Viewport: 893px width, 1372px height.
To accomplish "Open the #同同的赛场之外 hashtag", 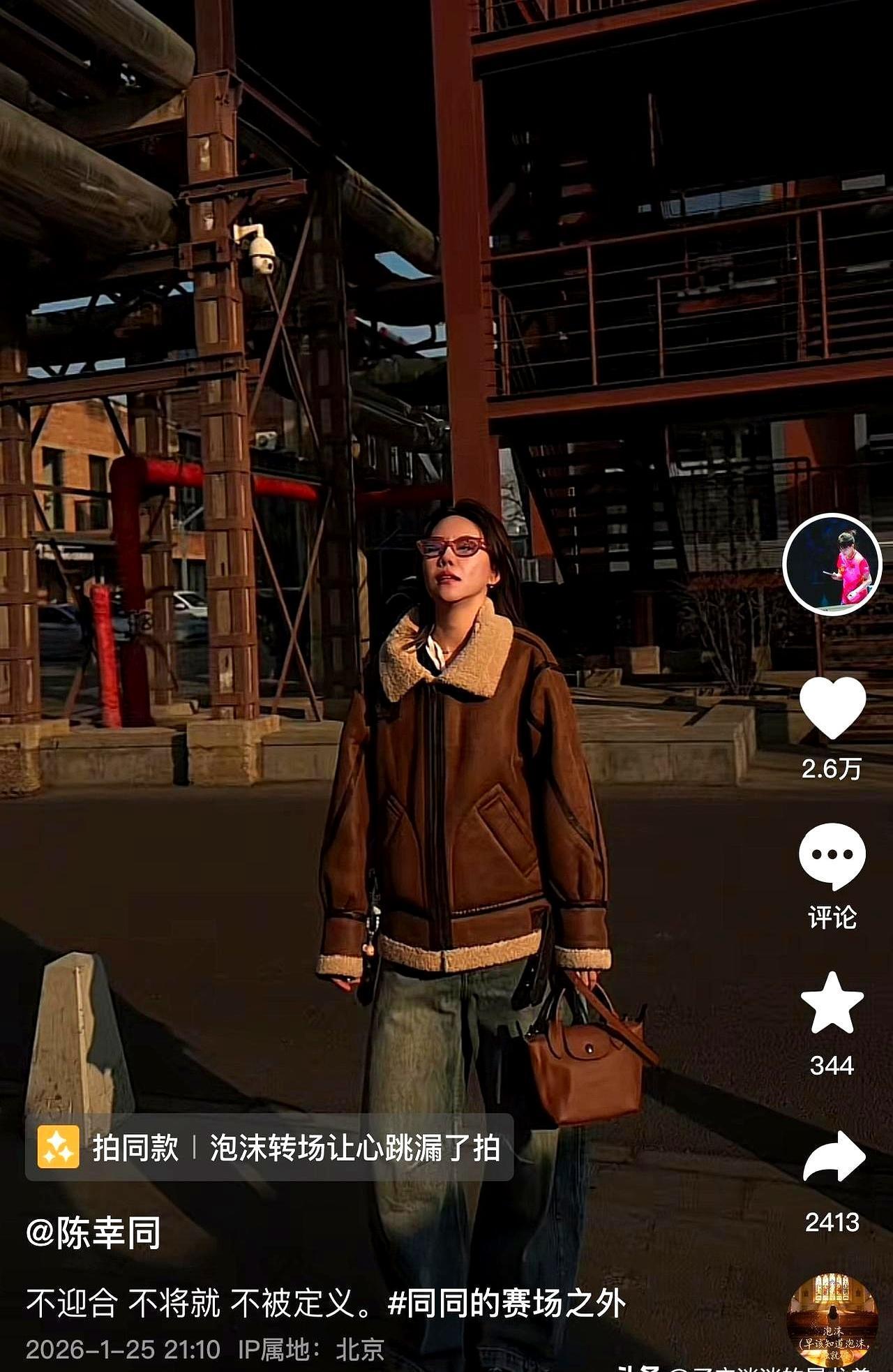I will pos(506,1302).
